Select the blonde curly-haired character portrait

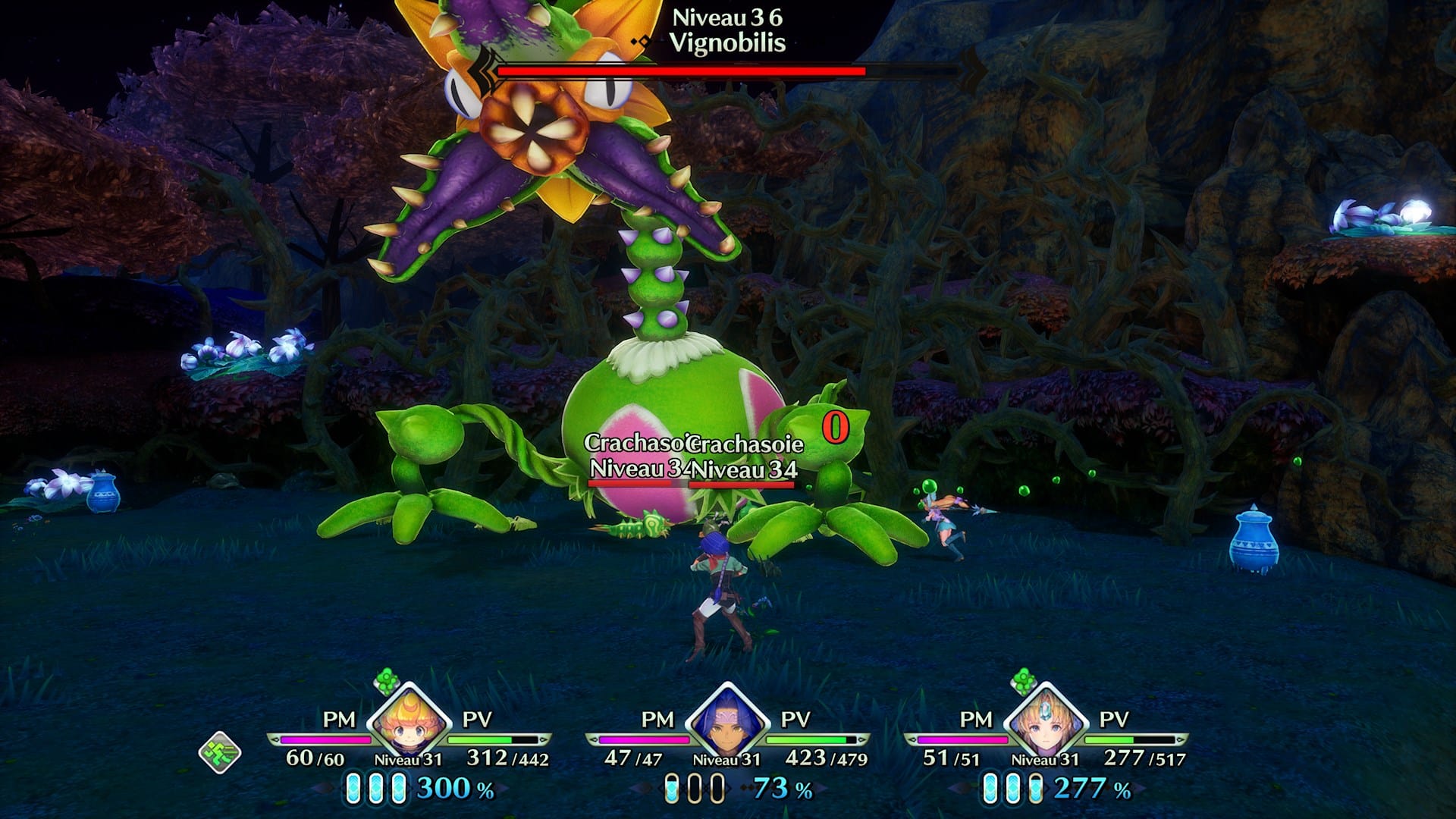click(409, 722)
